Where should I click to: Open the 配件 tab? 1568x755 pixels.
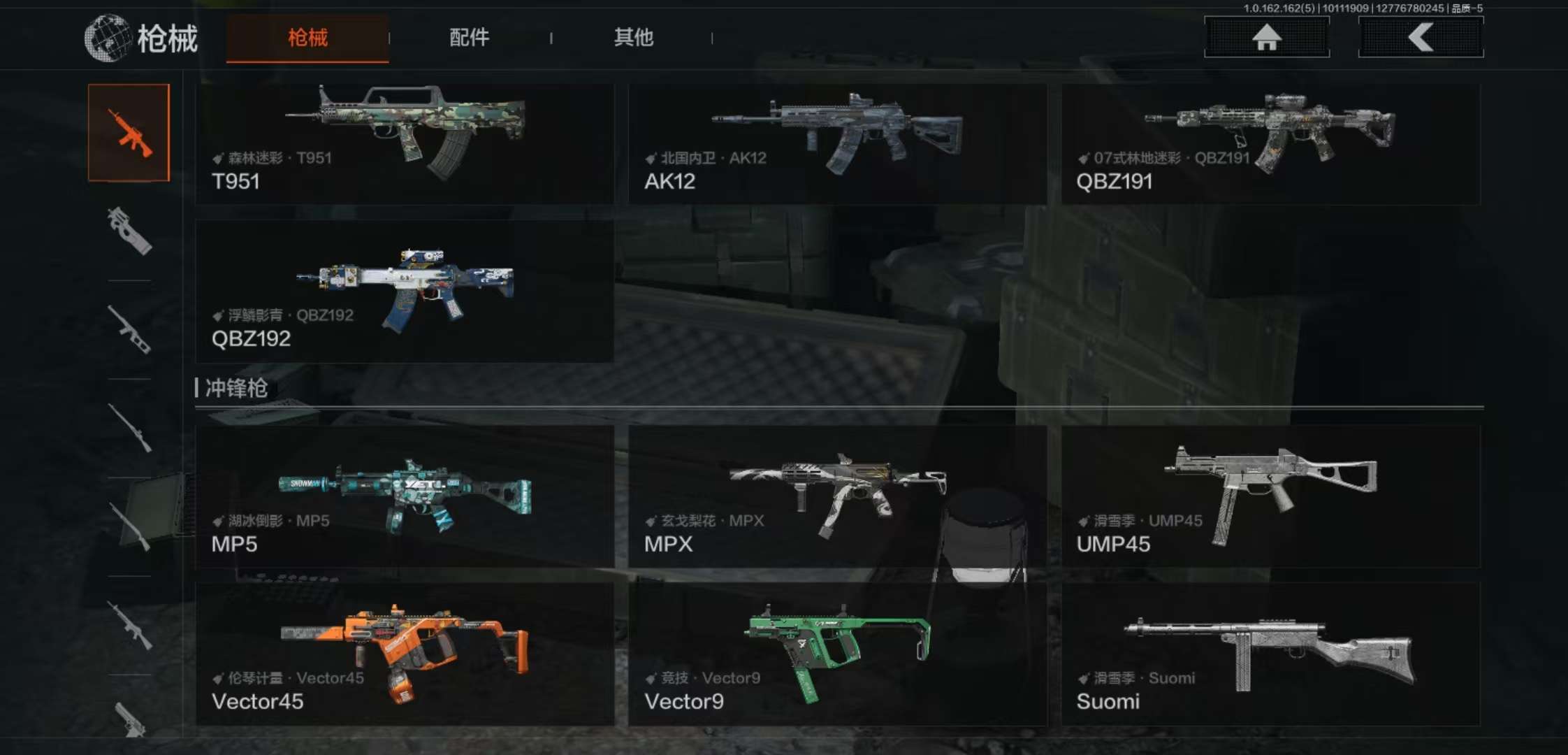coord(469,38)
